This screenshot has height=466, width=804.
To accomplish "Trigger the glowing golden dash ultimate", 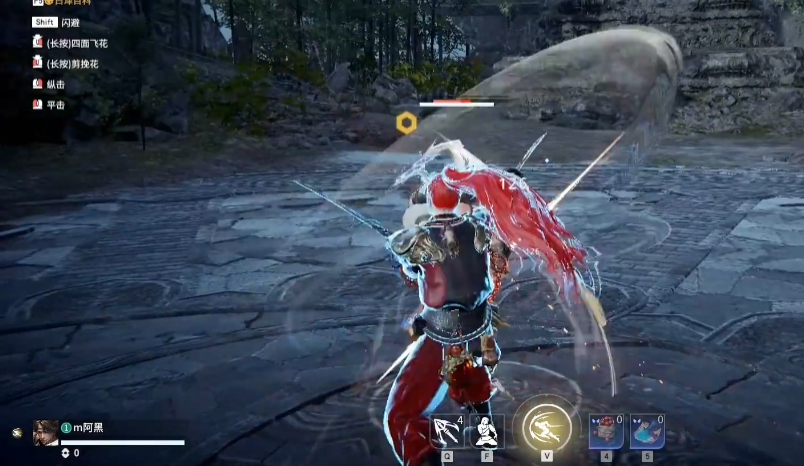I will tap(547, 427).
